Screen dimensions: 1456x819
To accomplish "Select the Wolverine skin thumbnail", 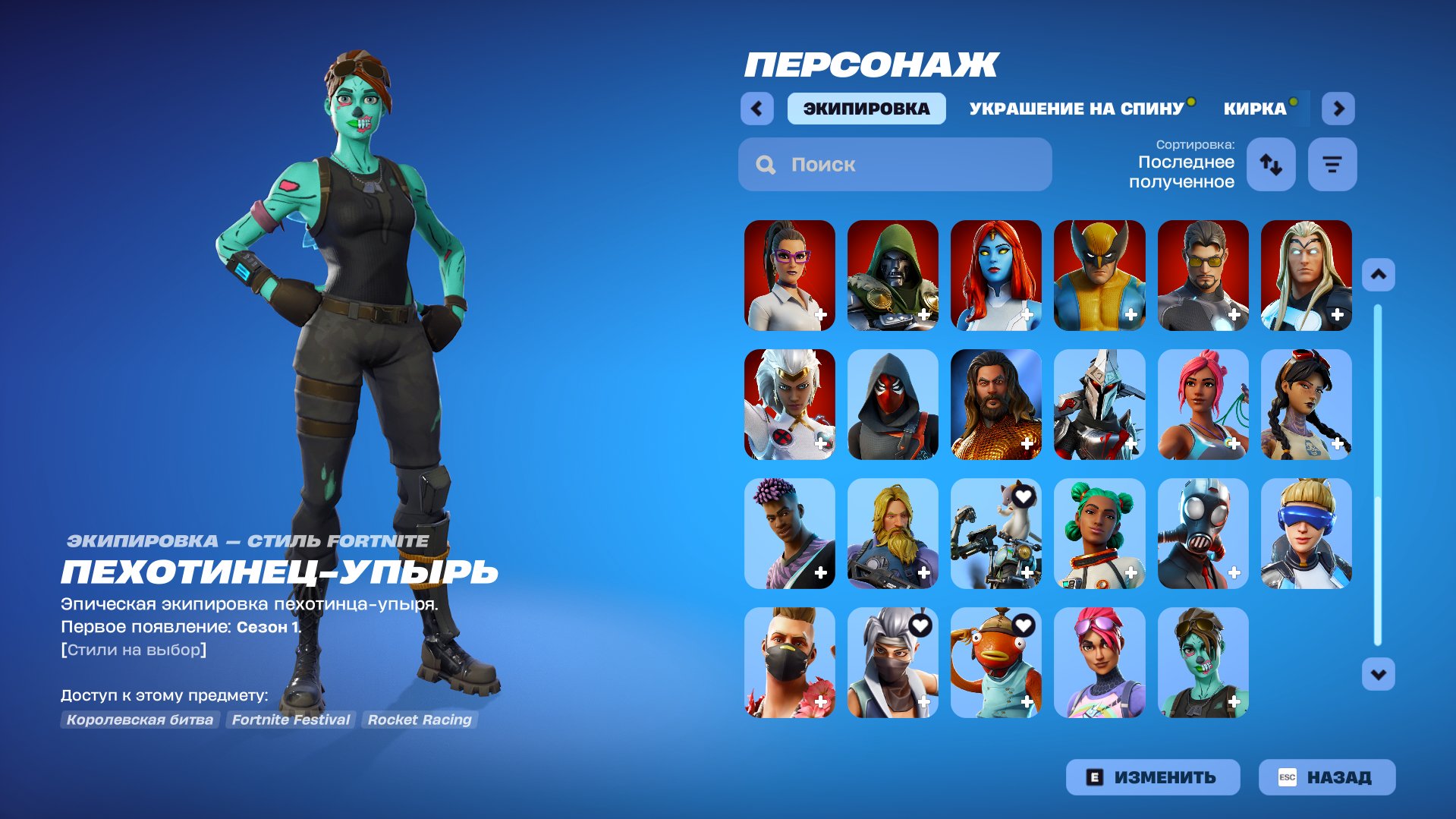I will tap(1099, 276).
